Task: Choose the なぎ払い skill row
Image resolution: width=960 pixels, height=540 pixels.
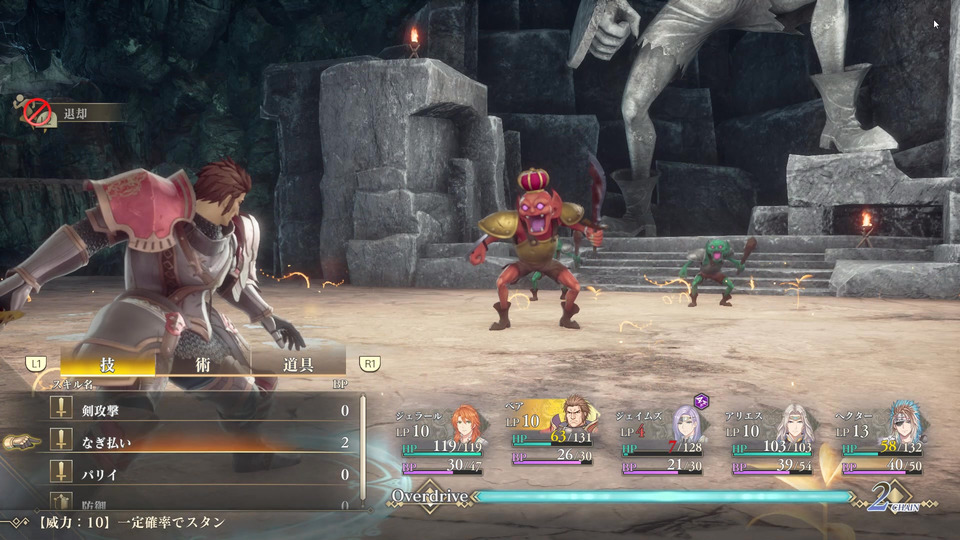Action: (200, 442)
